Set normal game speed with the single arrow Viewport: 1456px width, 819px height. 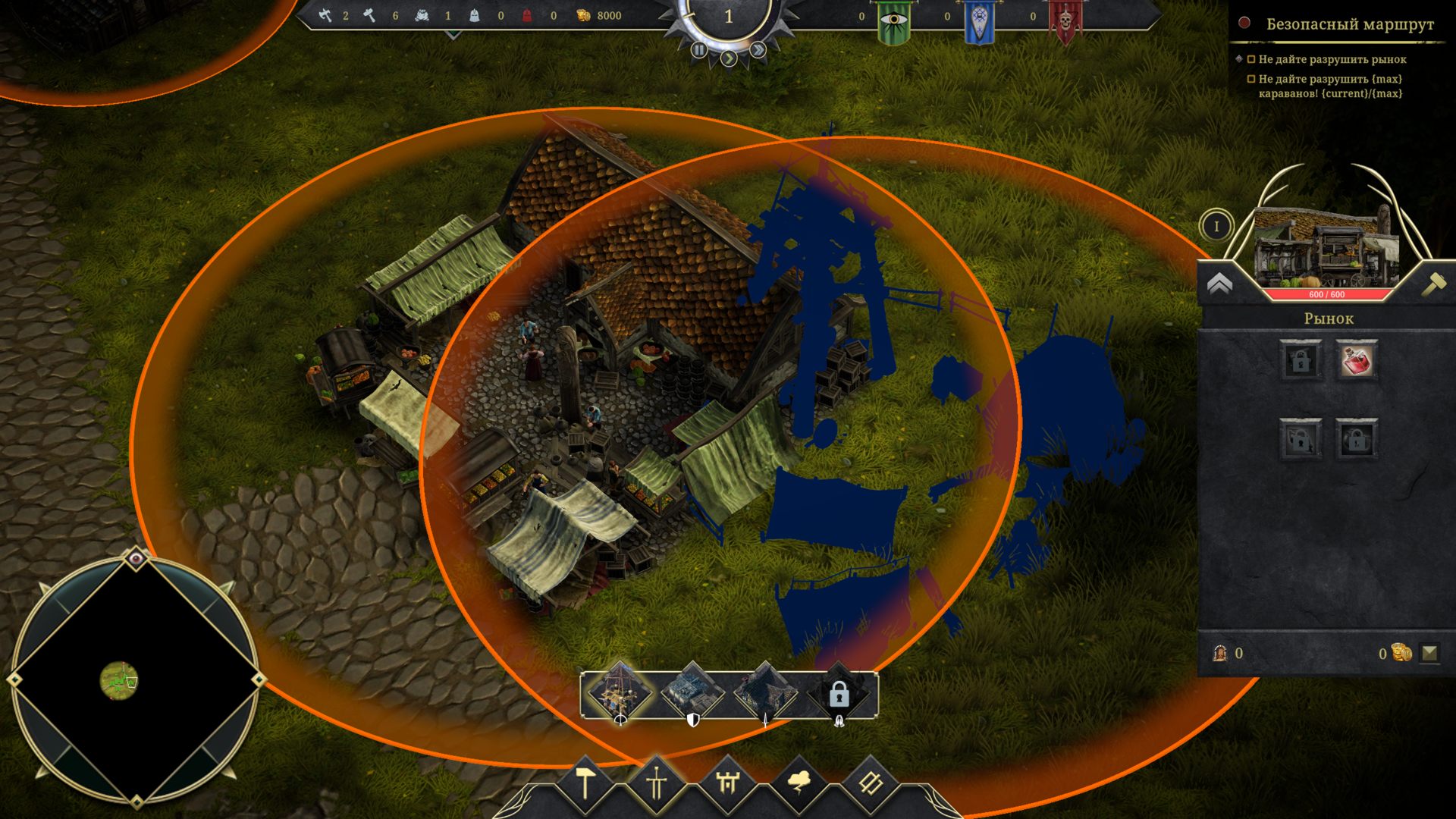point(729,58)
